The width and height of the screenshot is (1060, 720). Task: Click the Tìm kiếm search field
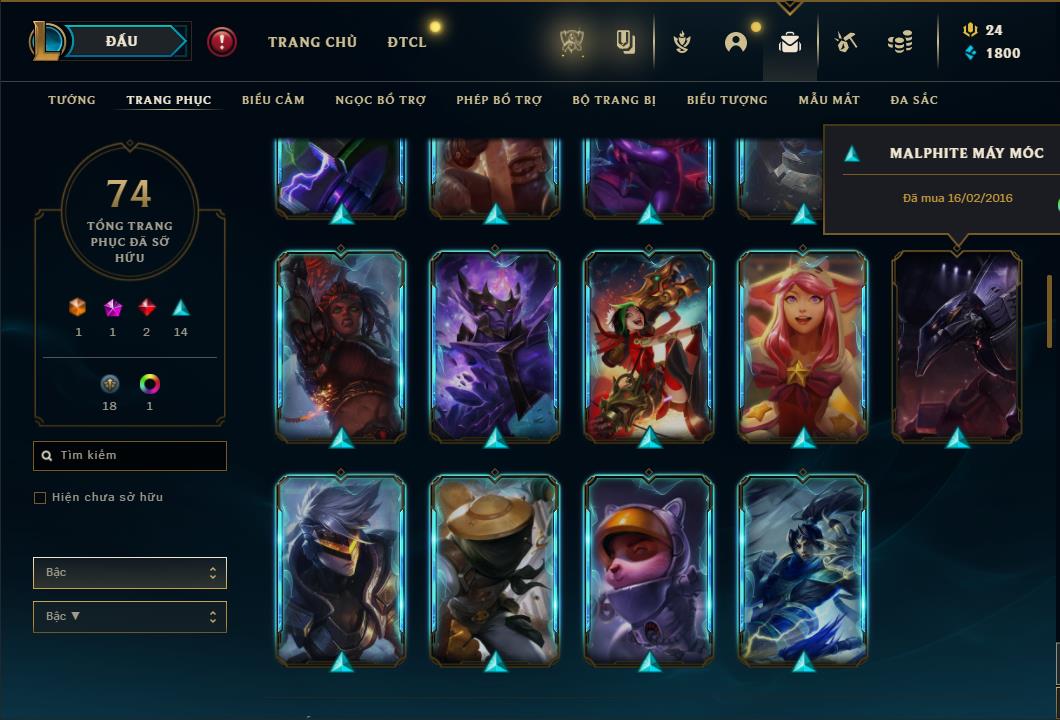(130, 456)
